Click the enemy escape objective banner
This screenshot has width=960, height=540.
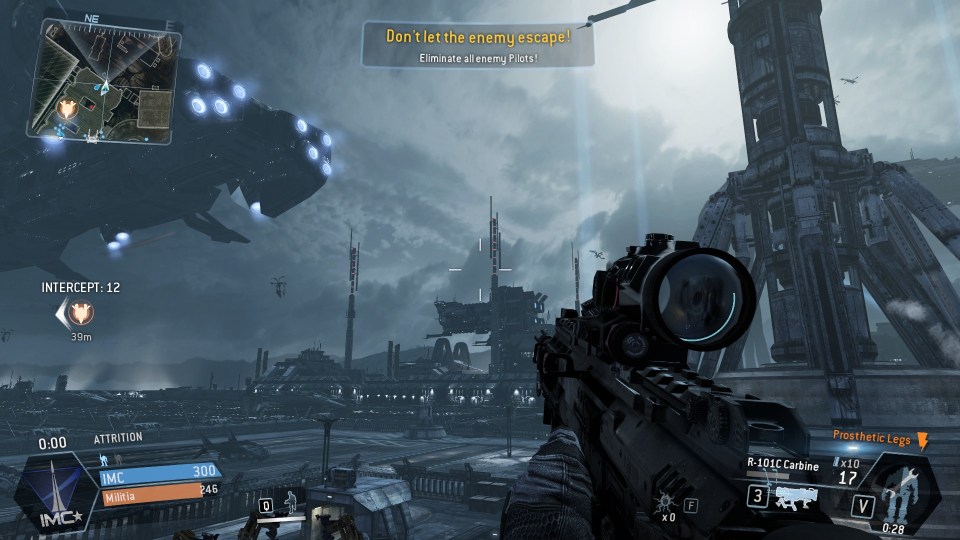pos(478,45)
